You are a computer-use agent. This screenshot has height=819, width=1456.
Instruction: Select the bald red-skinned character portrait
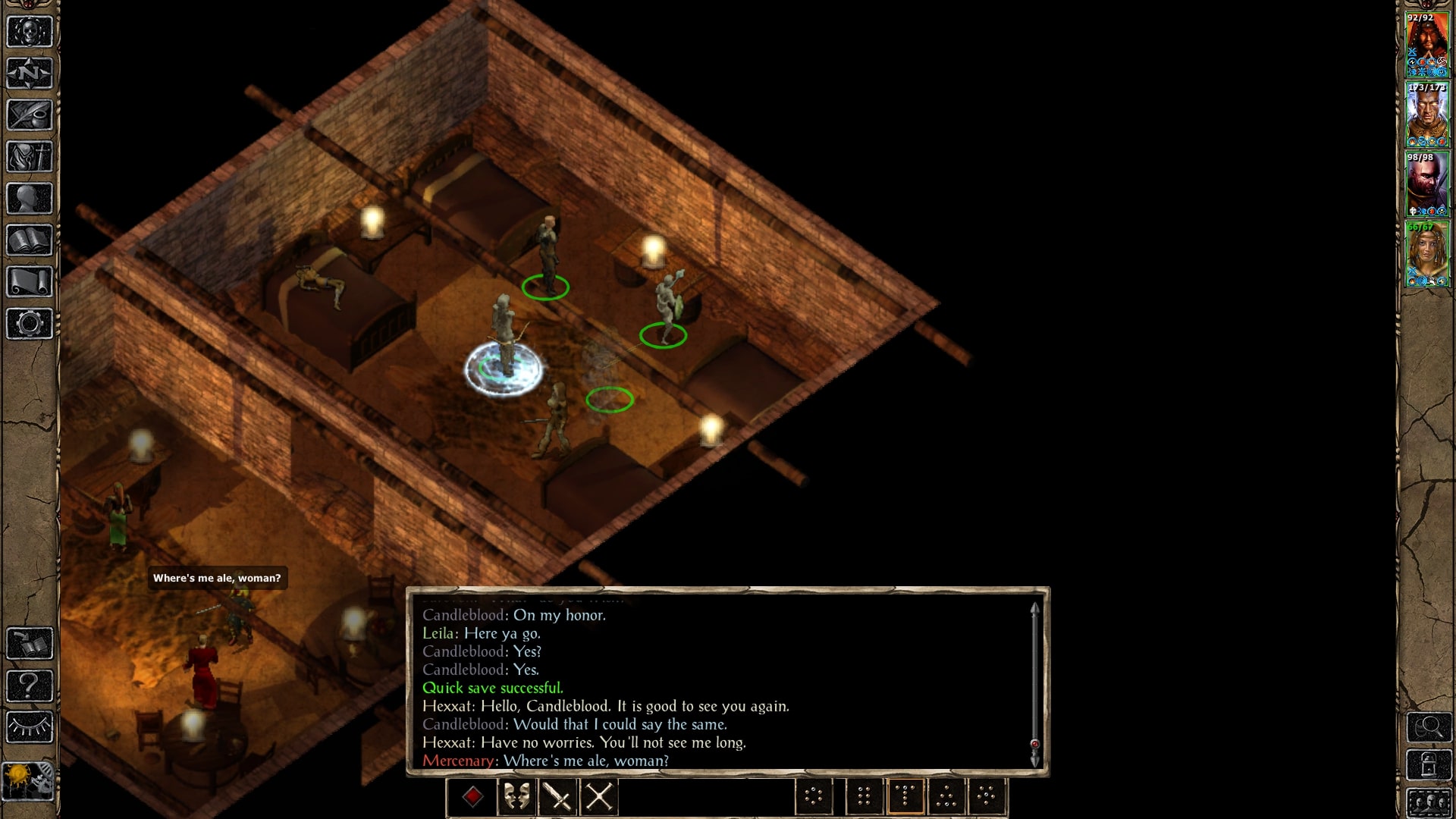click(1427, 184)
